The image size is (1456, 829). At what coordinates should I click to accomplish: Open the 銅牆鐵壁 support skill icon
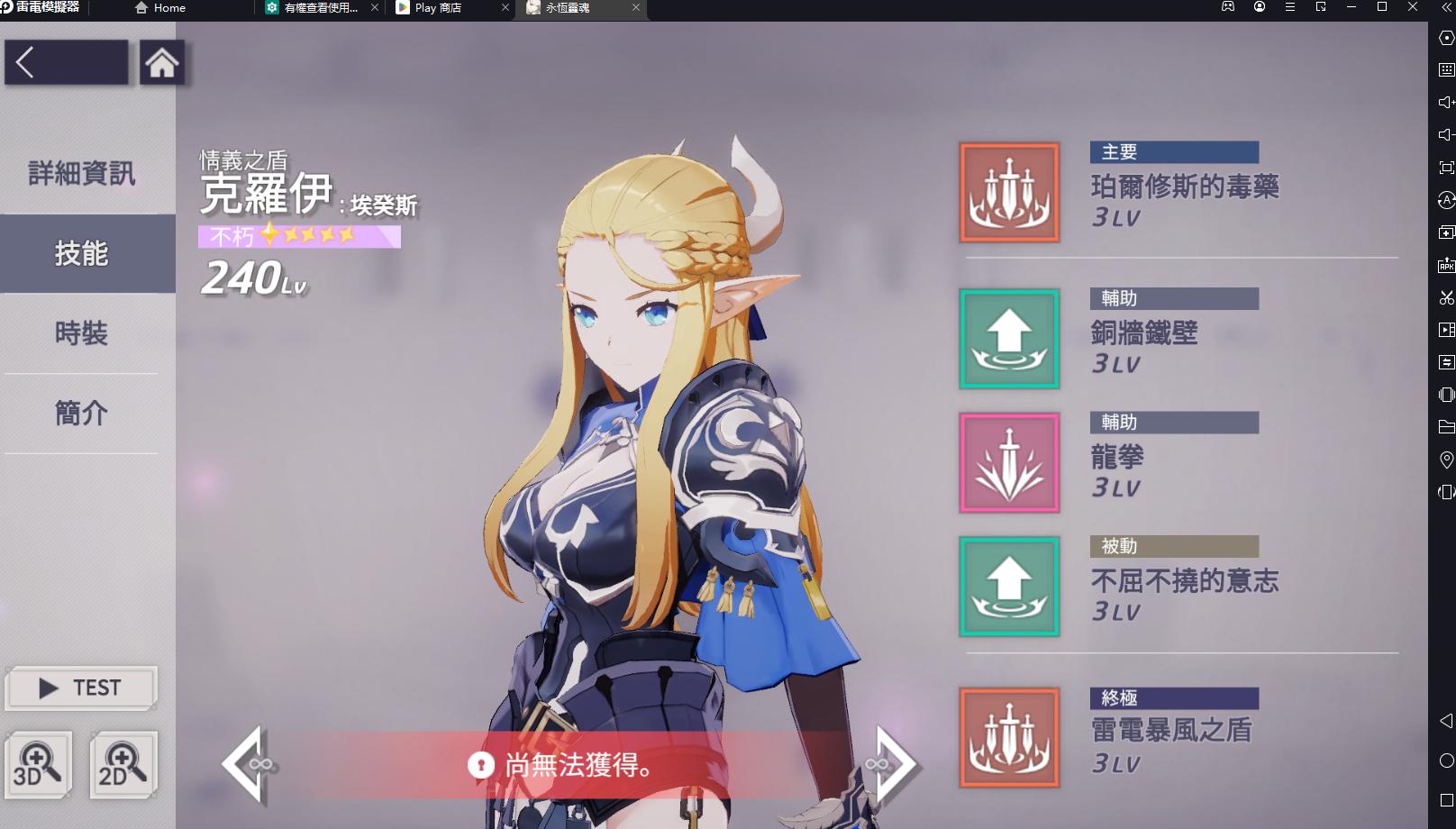1008,341
